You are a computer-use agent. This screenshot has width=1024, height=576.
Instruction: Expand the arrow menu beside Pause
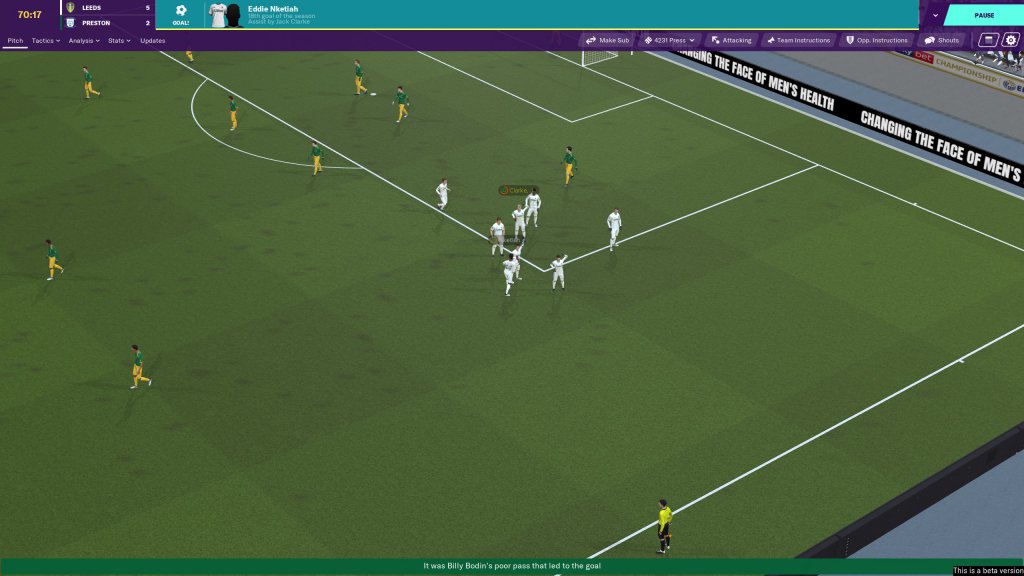point(934,15)
